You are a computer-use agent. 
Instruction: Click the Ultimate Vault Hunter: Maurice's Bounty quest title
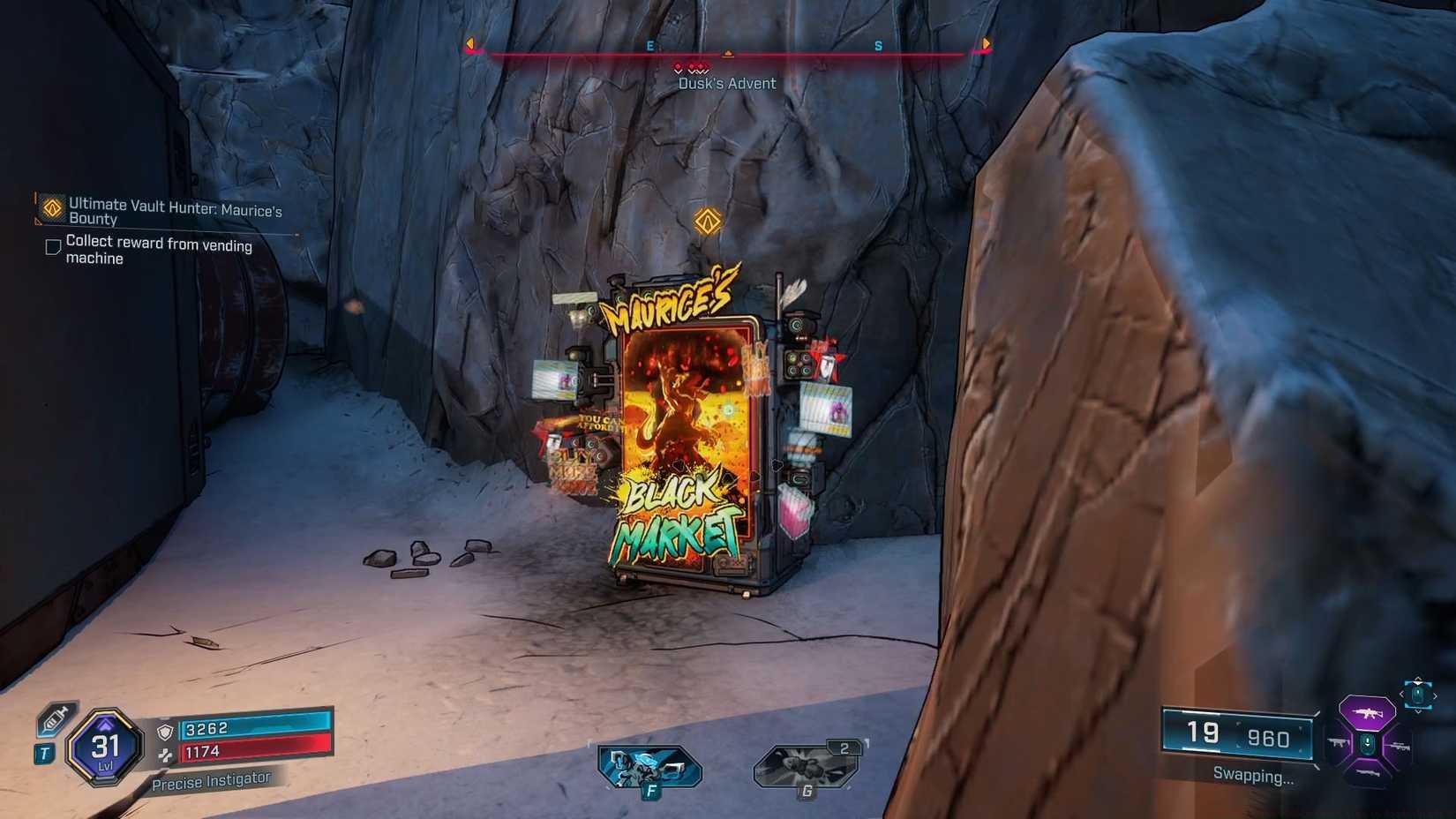(175, 213)
